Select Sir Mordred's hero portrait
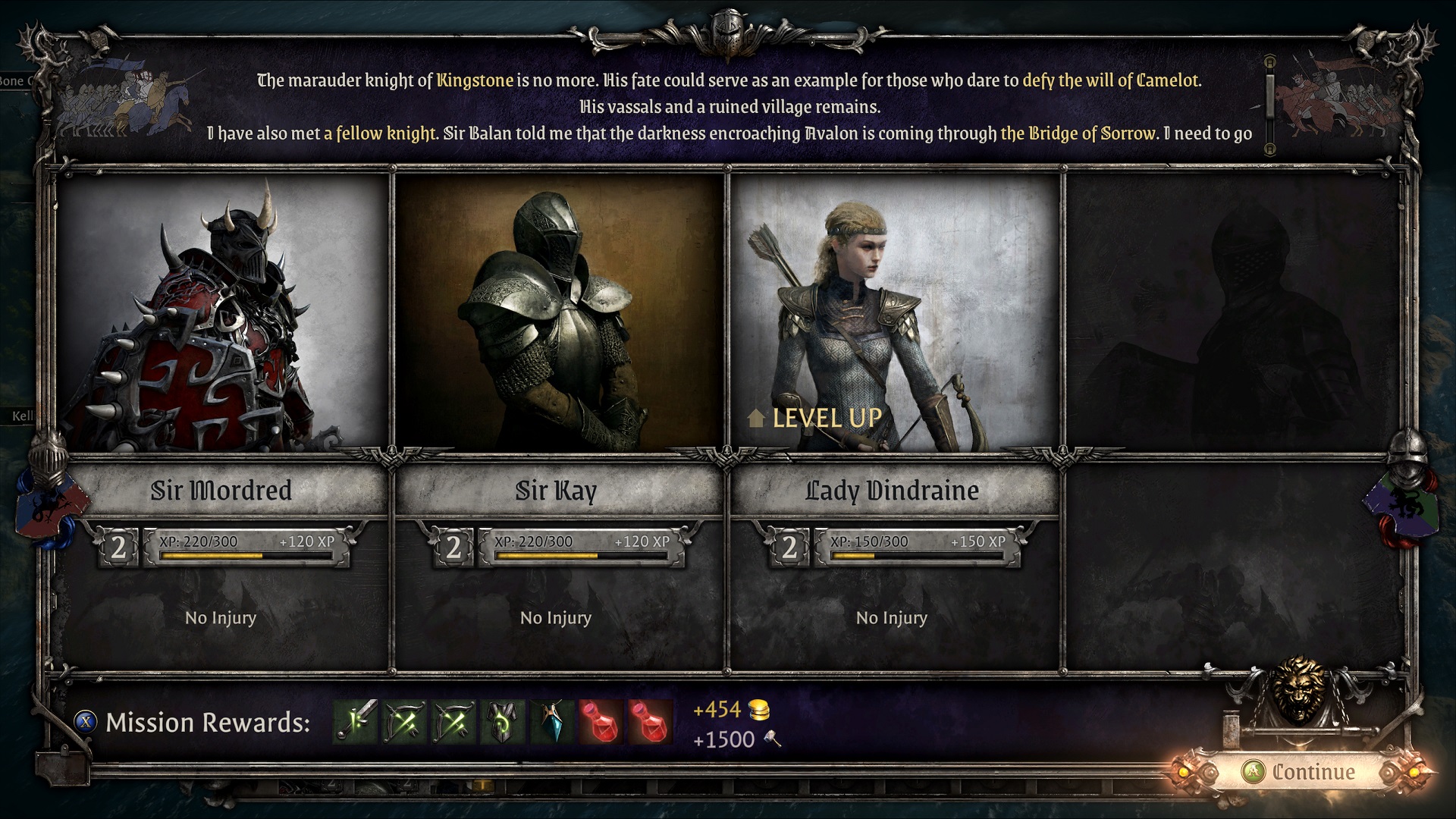1456x819 pixels. [222, 313]
